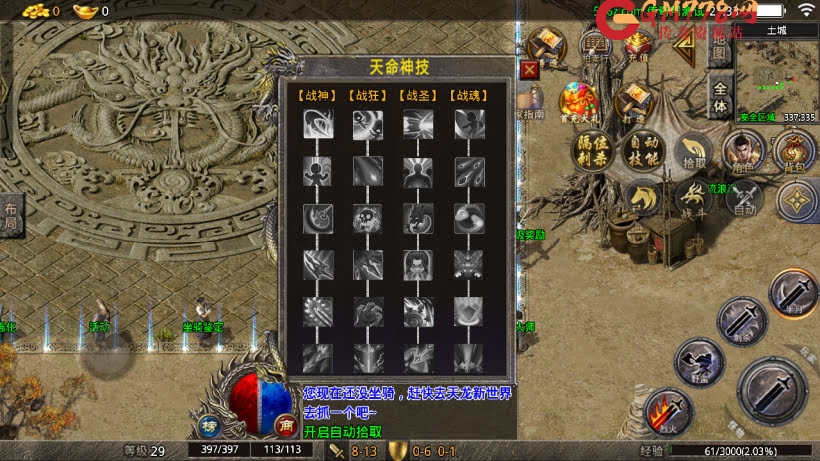Activate the 烈火 flaming sword skill
This screenshot has width=820, height=461.
(x=669, y=412)
